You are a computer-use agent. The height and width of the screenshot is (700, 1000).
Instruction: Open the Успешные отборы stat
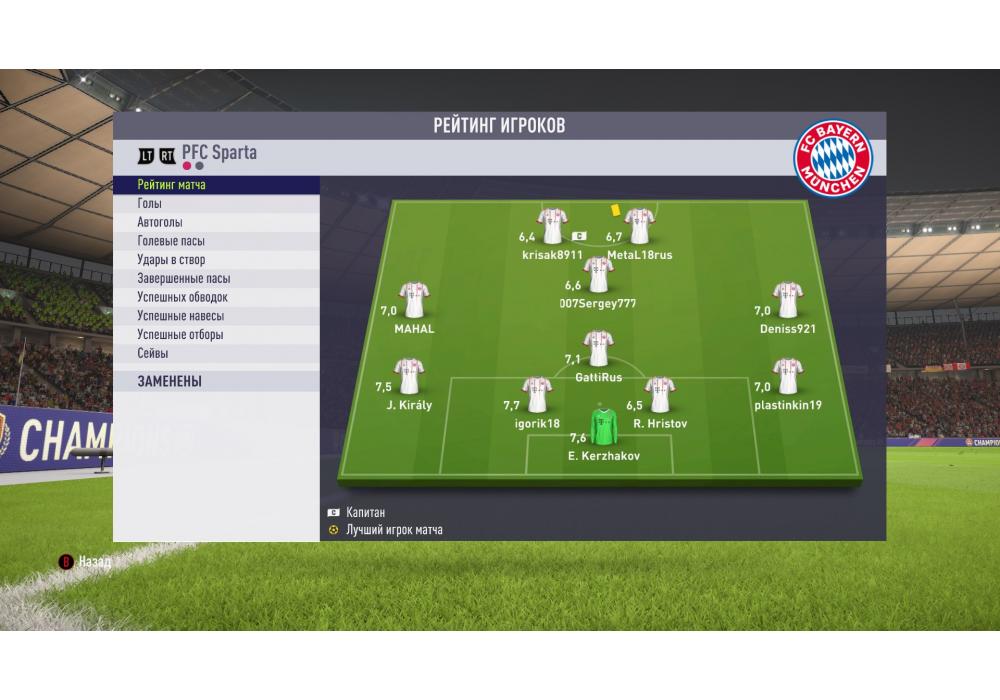[216, 335]
